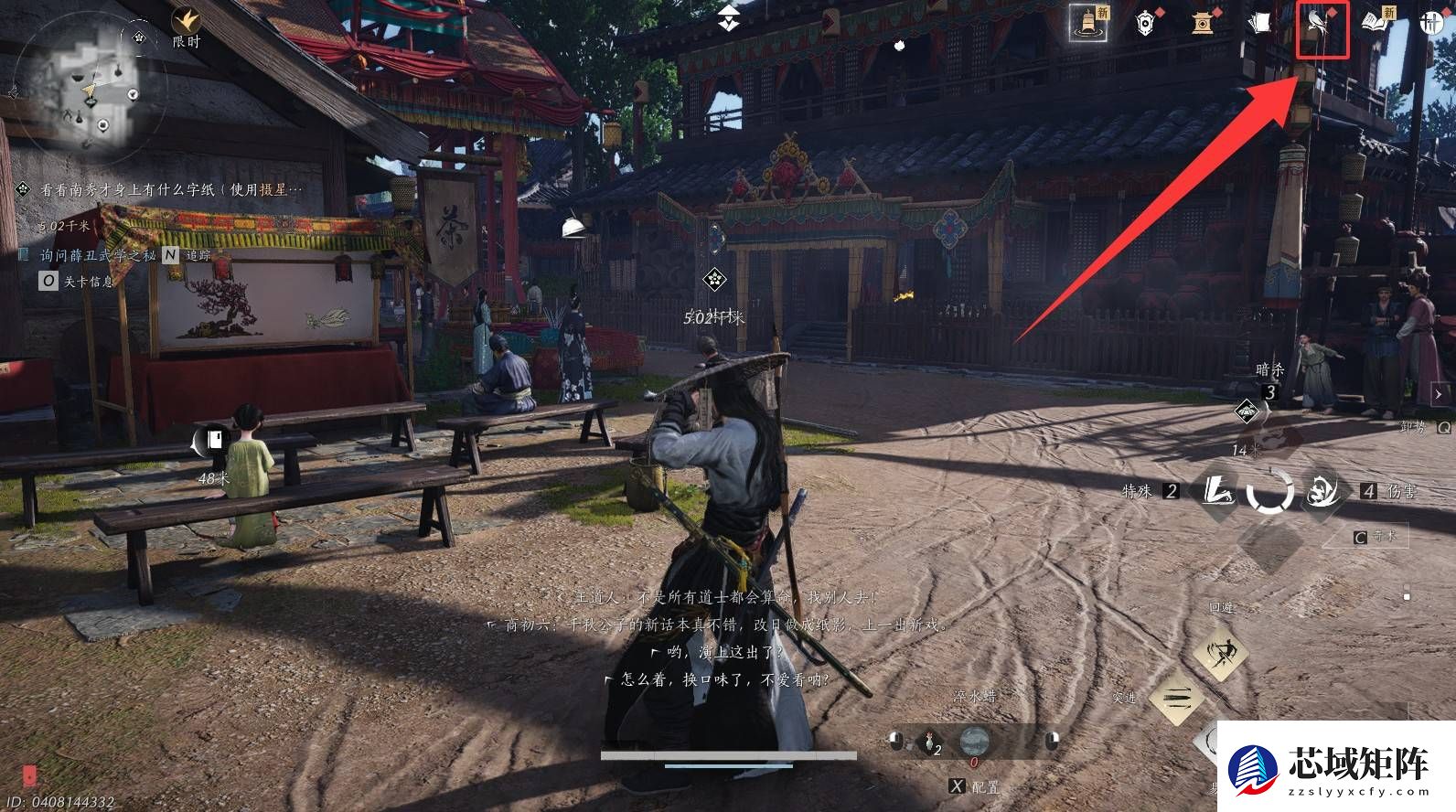Click the golden seal stamp icon
This screenshot has width=1456, height=812.
point(1202,24)
